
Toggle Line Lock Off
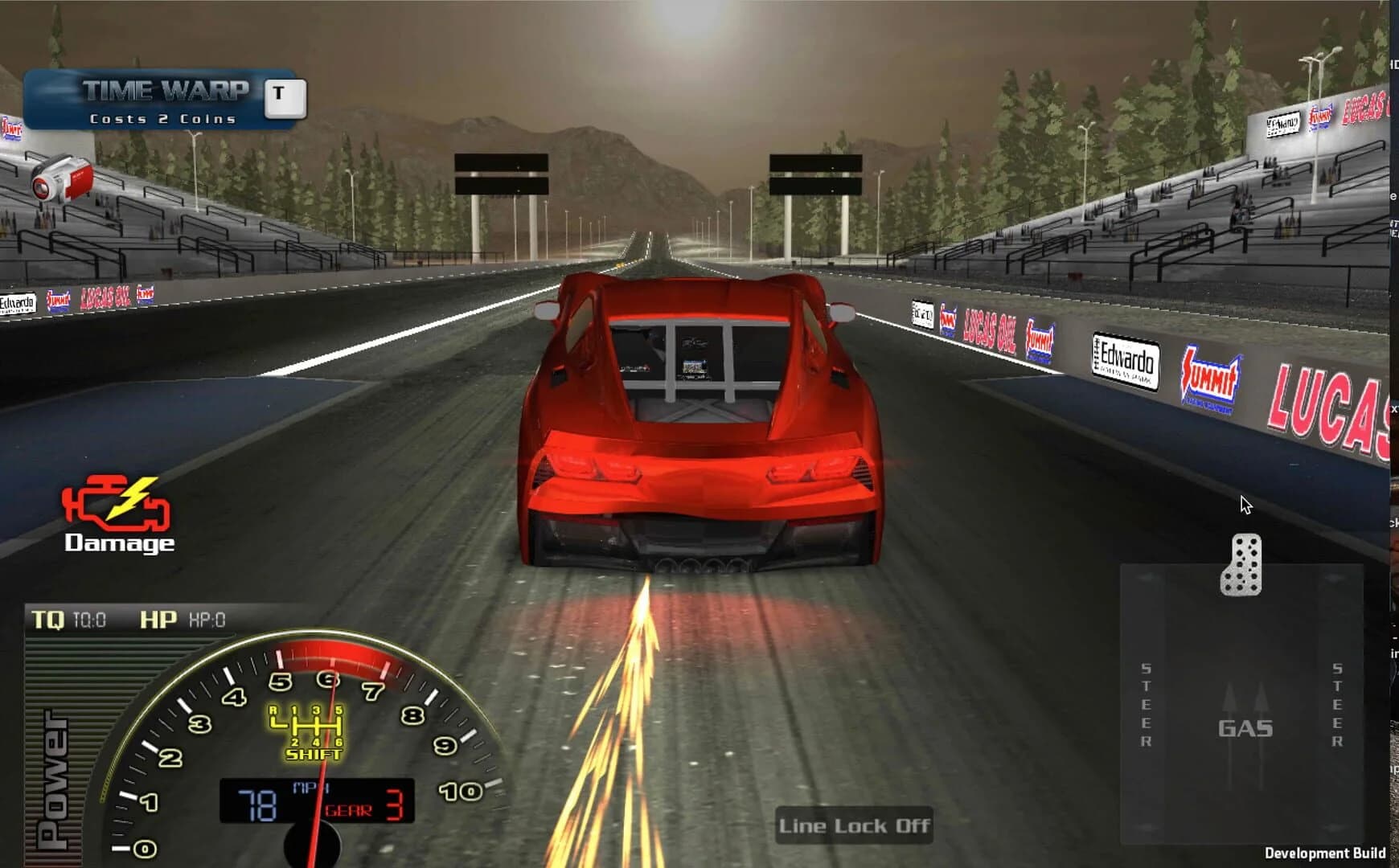click(x=855, y=825)
